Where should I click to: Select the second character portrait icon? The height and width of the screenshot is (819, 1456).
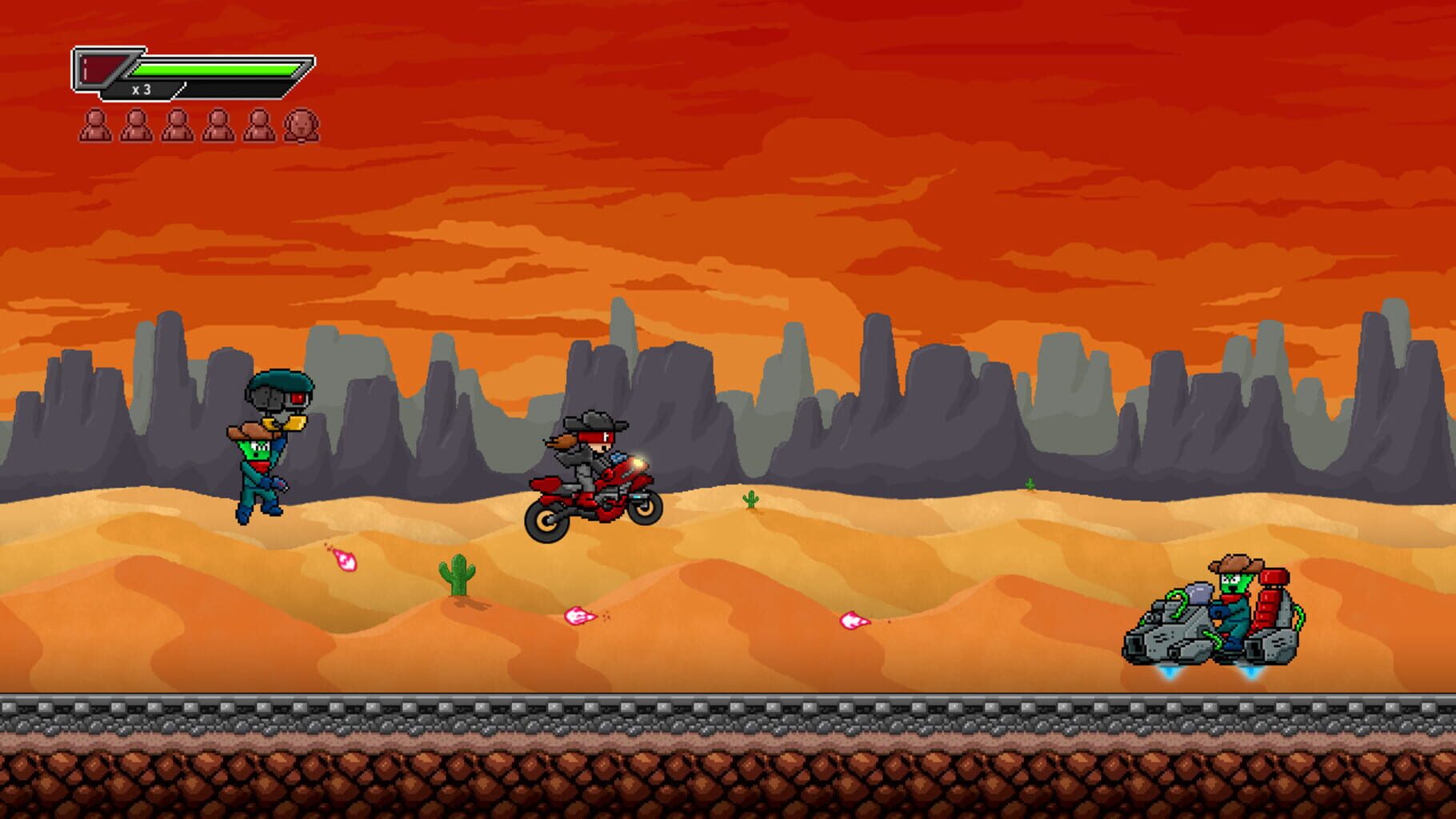click(x=139, y=124)
